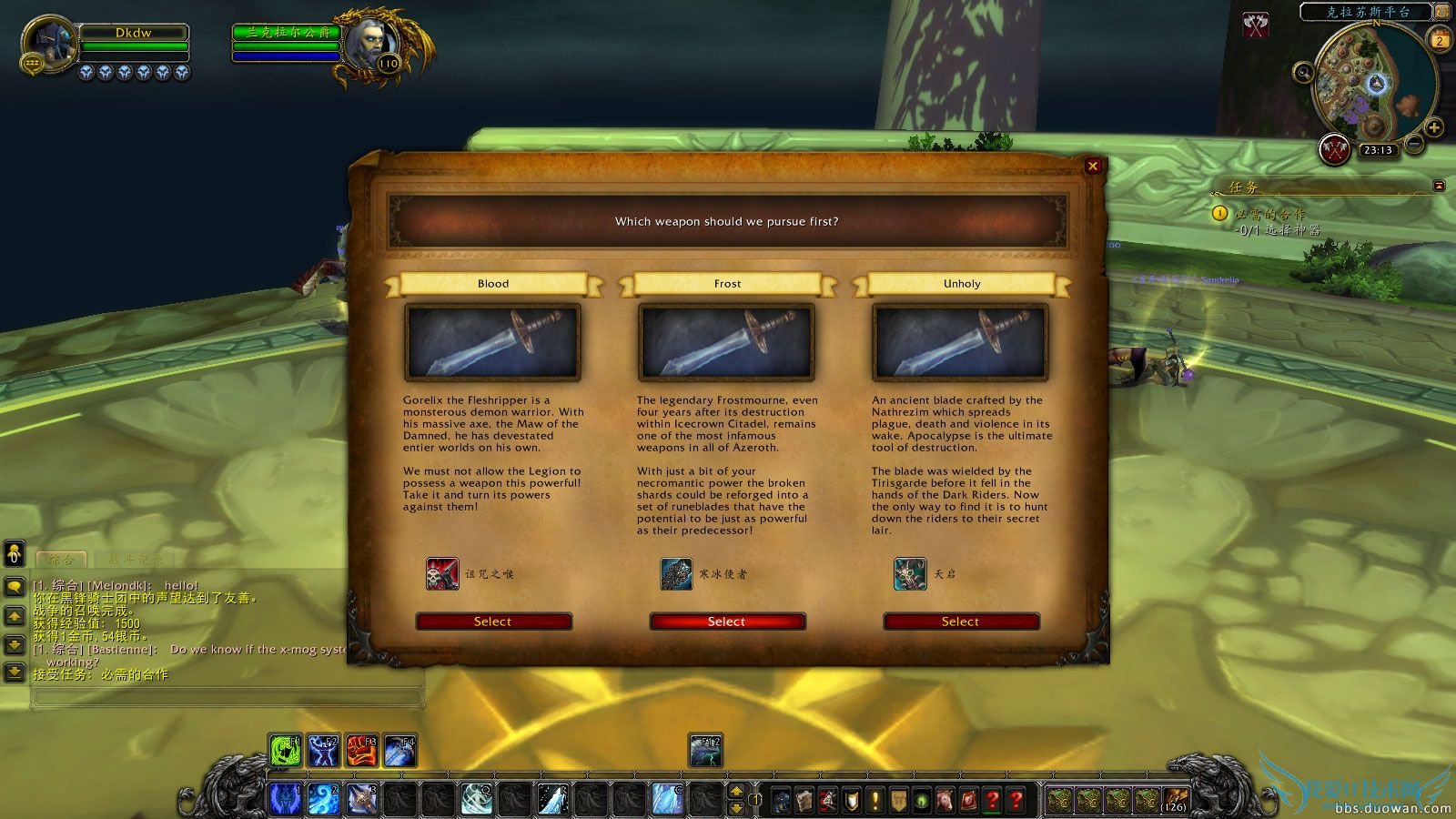Click the yellow chat bubble icon beside the chat window
The width and height of the screenshot is (1456, 819).
pyautogui.click(x=13, y=586)
